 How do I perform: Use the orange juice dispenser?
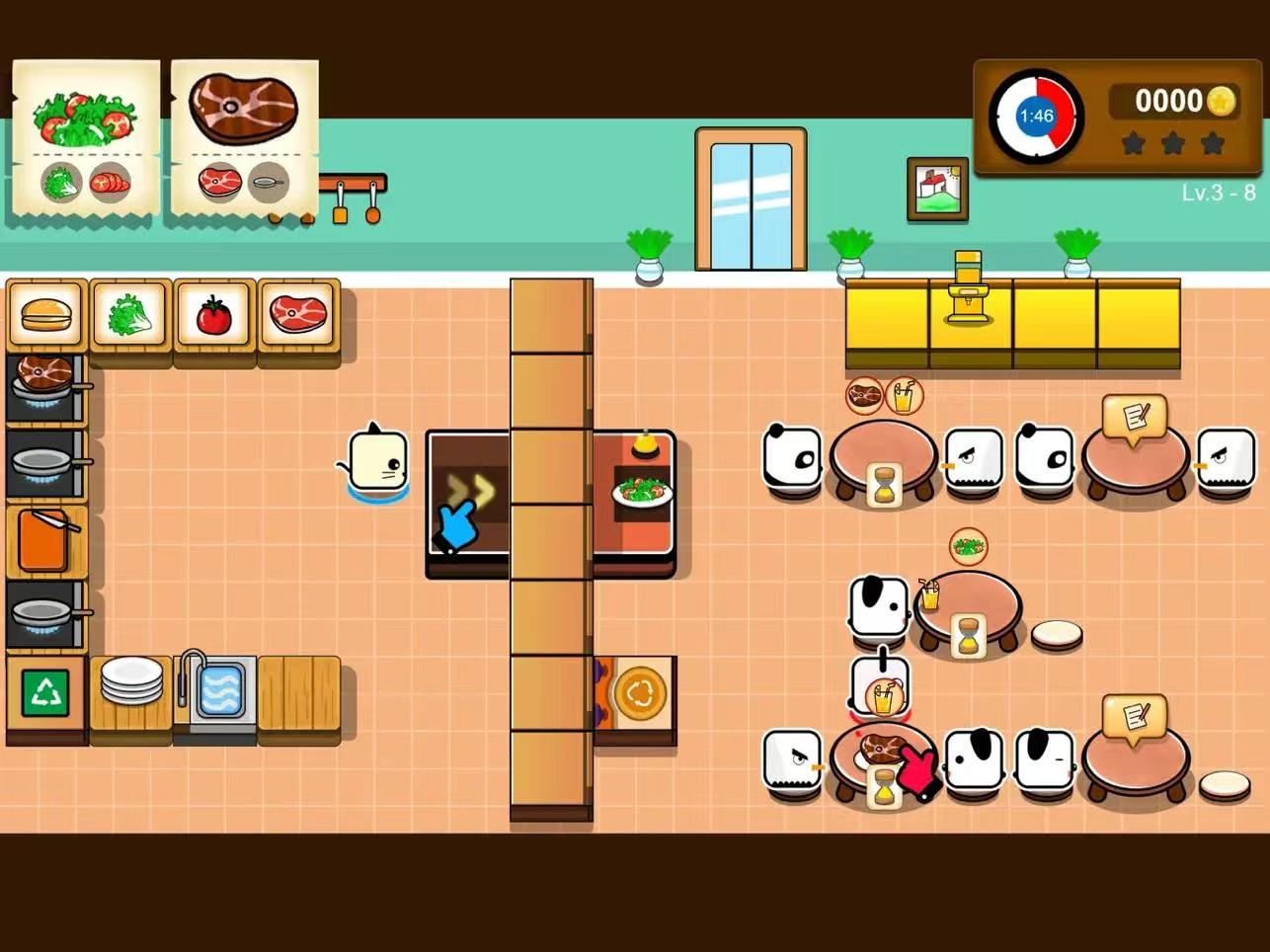[x=969, y=289]
